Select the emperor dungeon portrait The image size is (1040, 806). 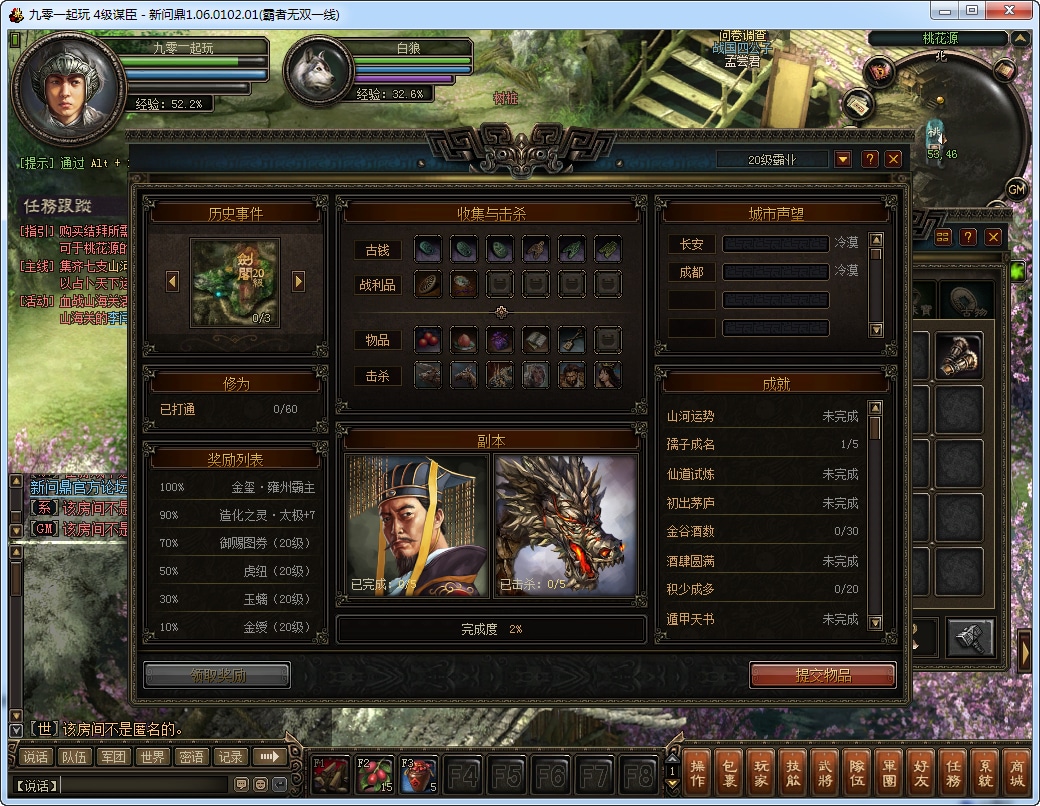point(416,526)
